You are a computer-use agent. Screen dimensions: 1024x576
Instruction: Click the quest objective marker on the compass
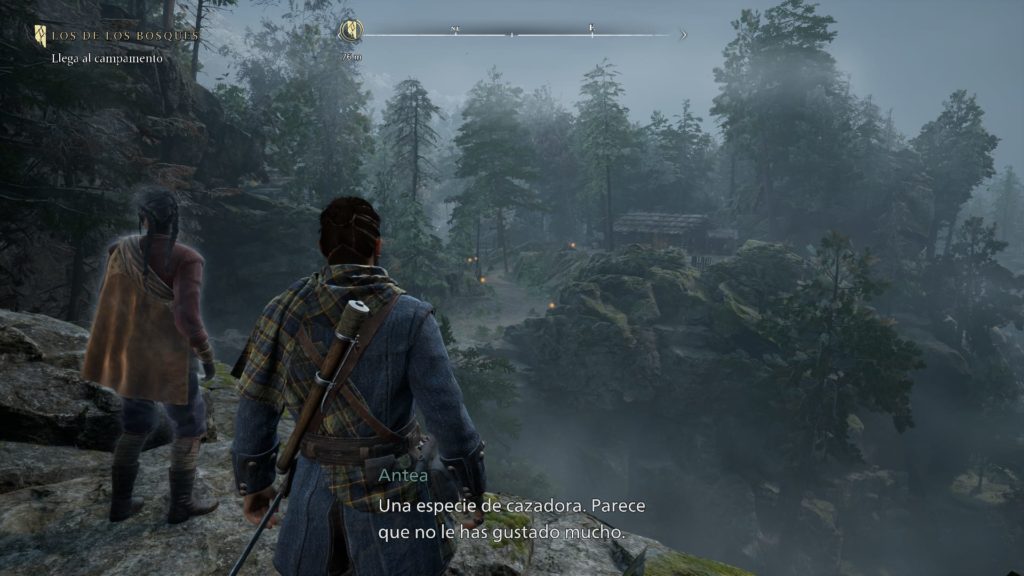pyautogui.click(x=350, y=31)
